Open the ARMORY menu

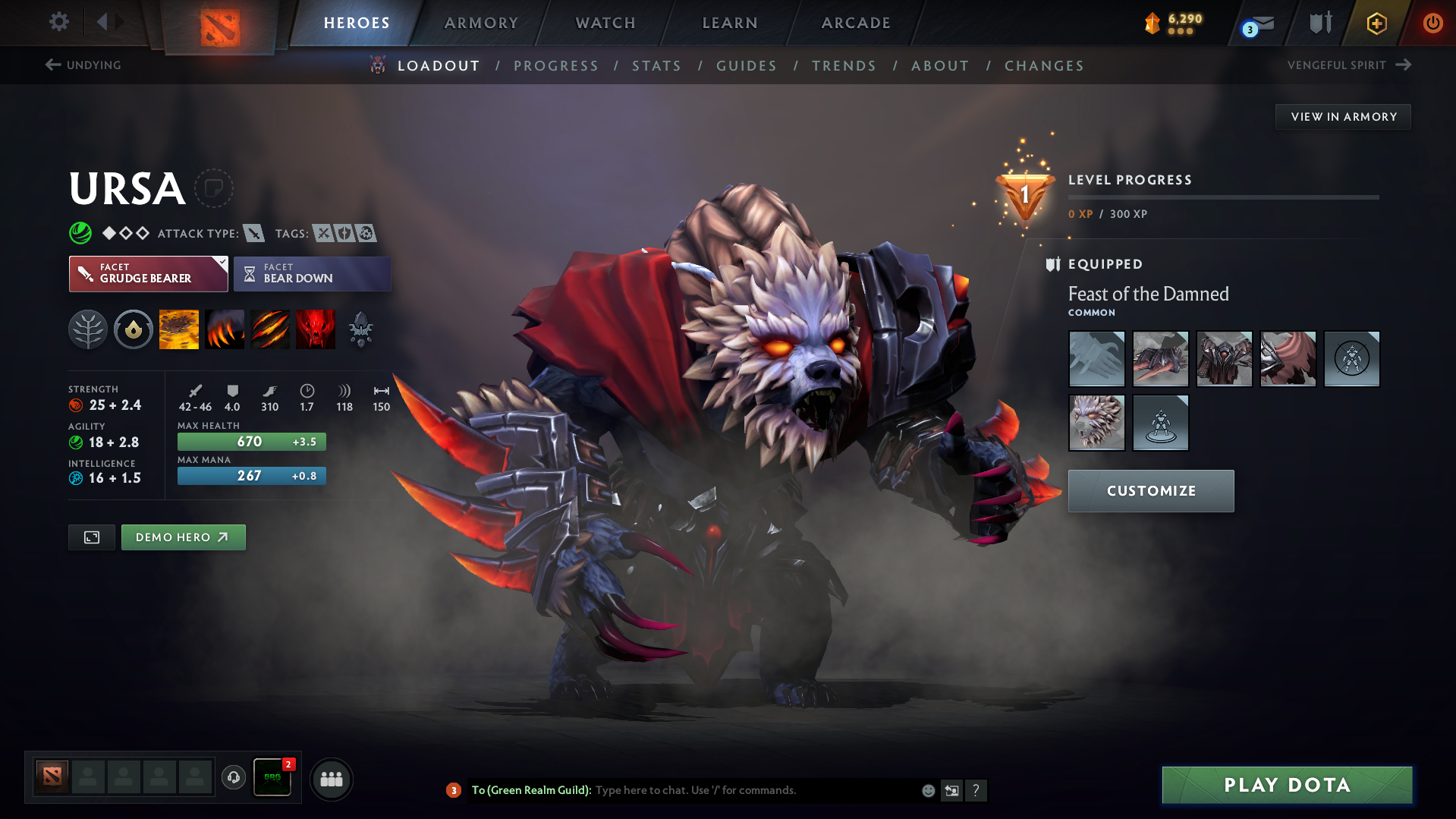[480, 23]
